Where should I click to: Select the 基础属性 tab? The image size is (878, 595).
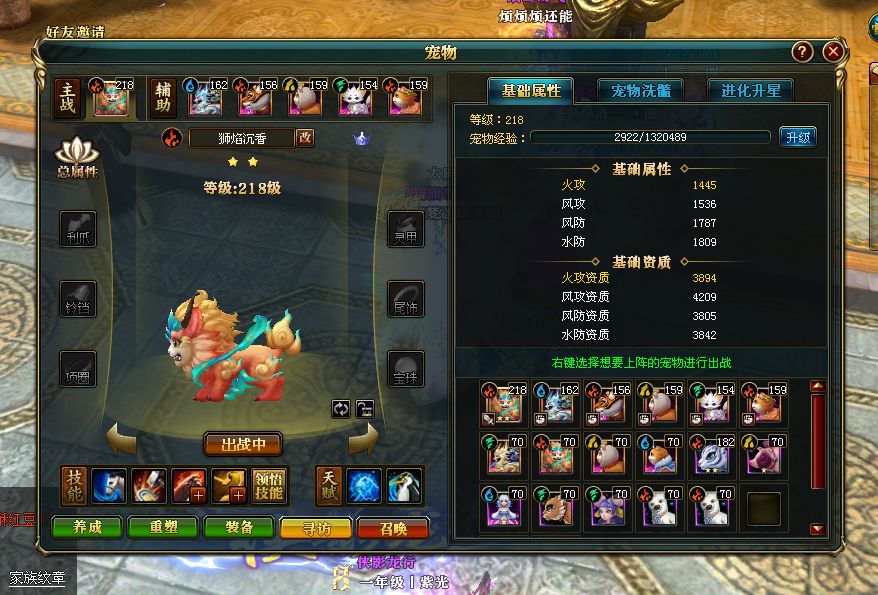(x=531, y=90)
